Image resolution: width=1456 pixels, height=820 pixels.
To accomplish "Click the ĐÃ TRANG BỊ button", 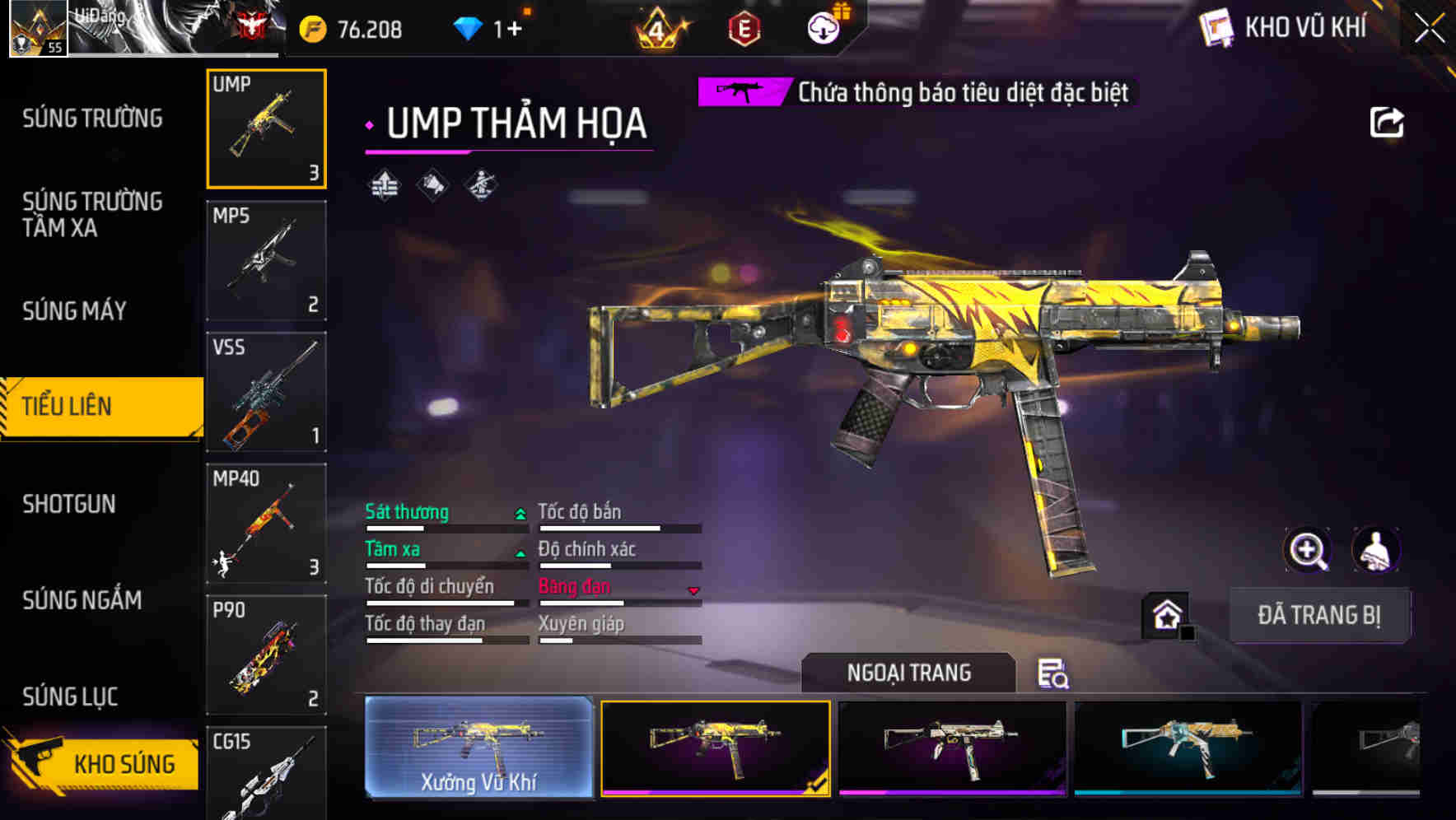I will pos(1320,615).
